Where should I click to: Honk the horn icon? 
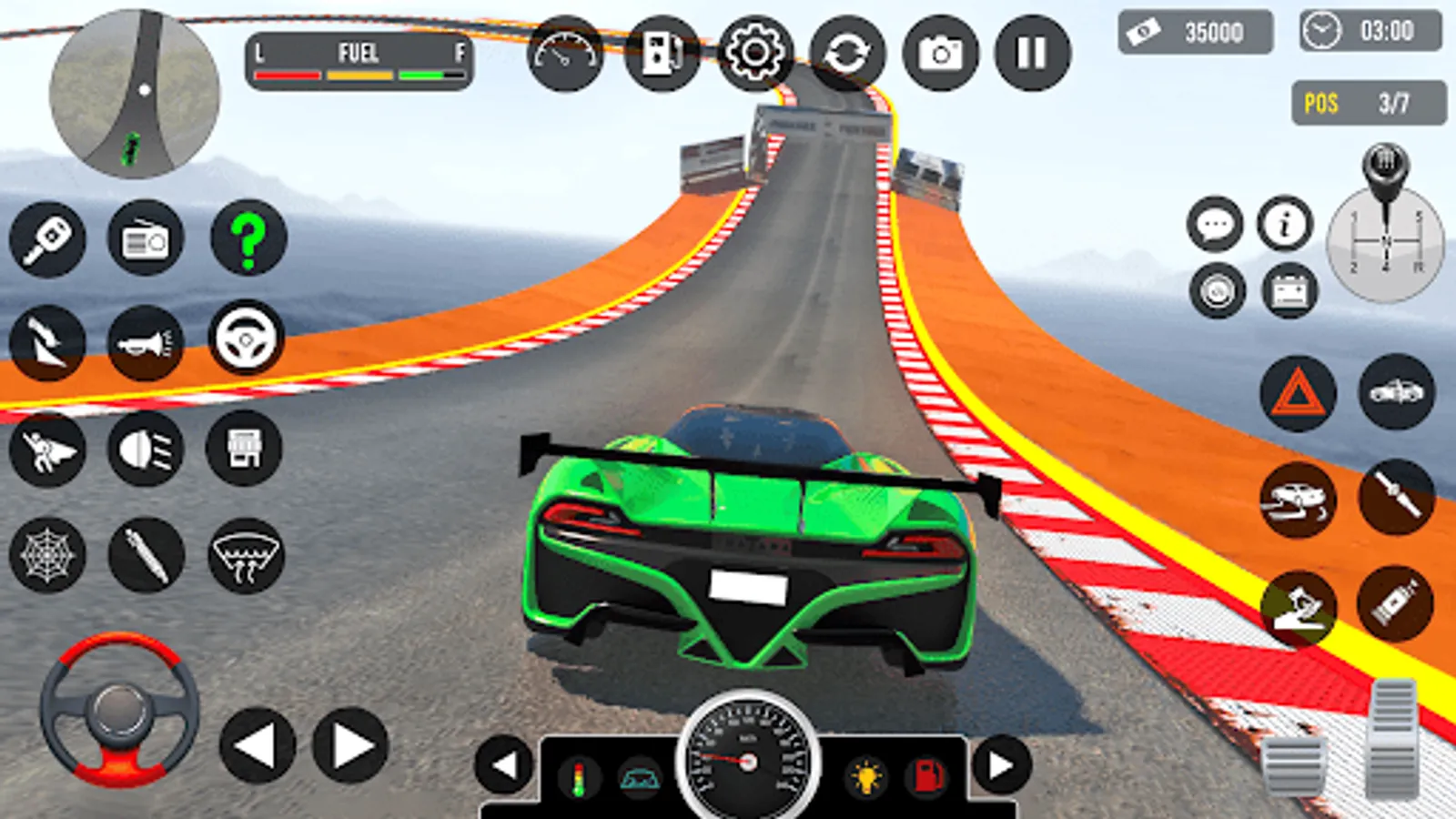[146, 343]
